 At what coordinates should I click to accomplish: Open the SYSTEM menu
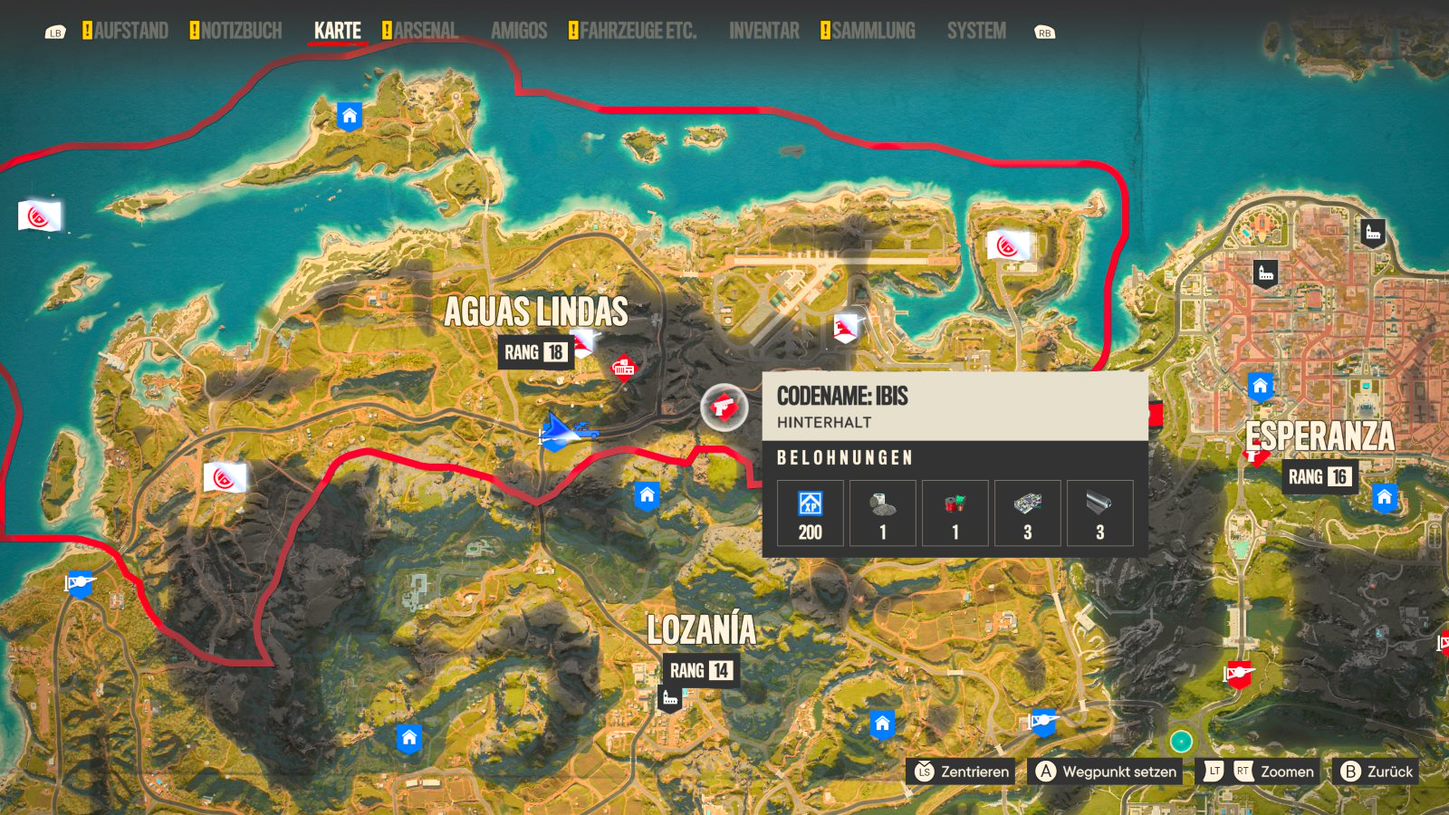tap(975, 30)
